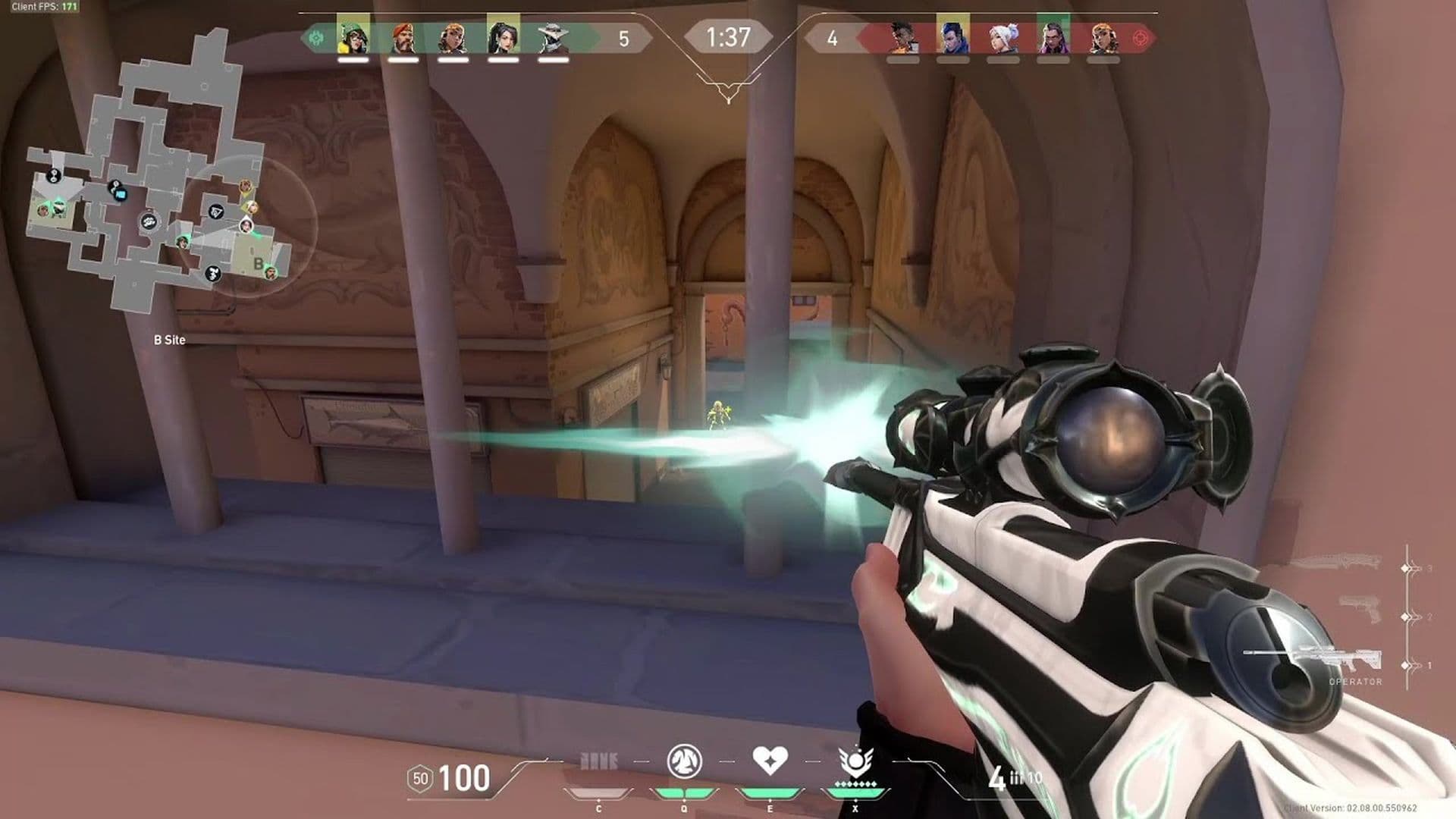Viewport: 1456px width, 819px height.
Task: Activate the Resurrection ultimate icon
Action: [x=855, y=761]
